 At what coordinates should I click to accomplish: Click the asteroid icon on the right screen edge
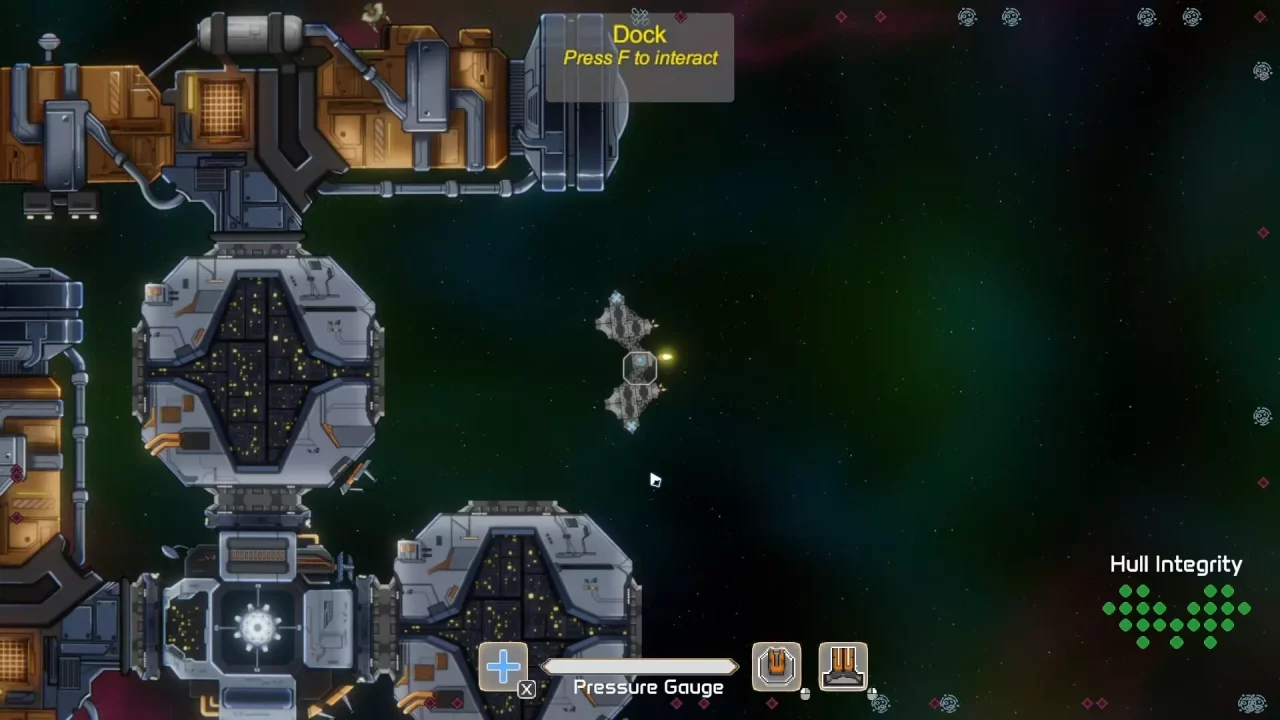(x=1263, y=72)
